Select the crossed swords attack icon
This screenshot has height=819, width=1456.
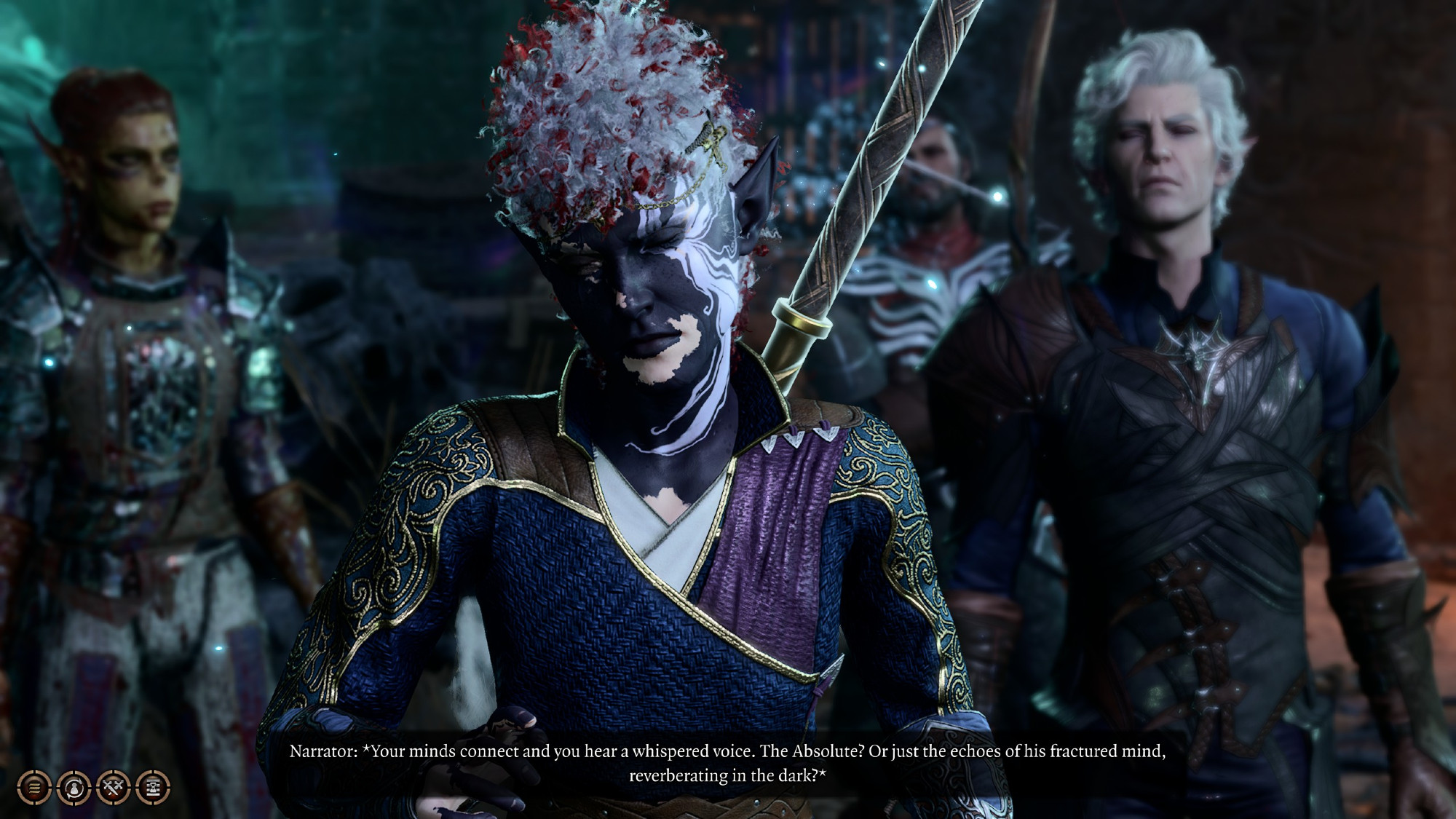[113, 787]
